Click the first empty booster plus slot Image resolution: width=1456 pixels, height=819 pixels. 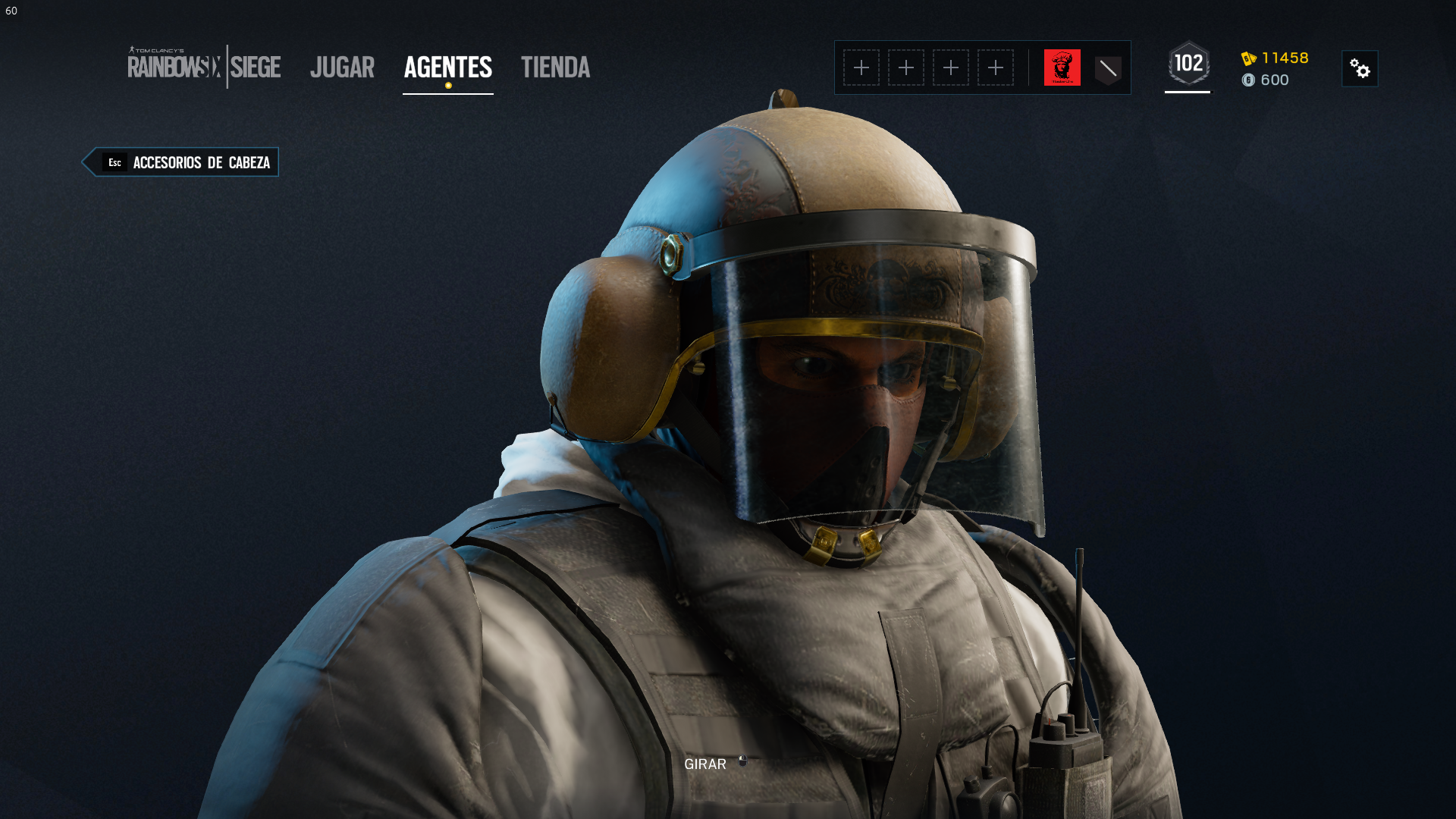pos(862,67)
